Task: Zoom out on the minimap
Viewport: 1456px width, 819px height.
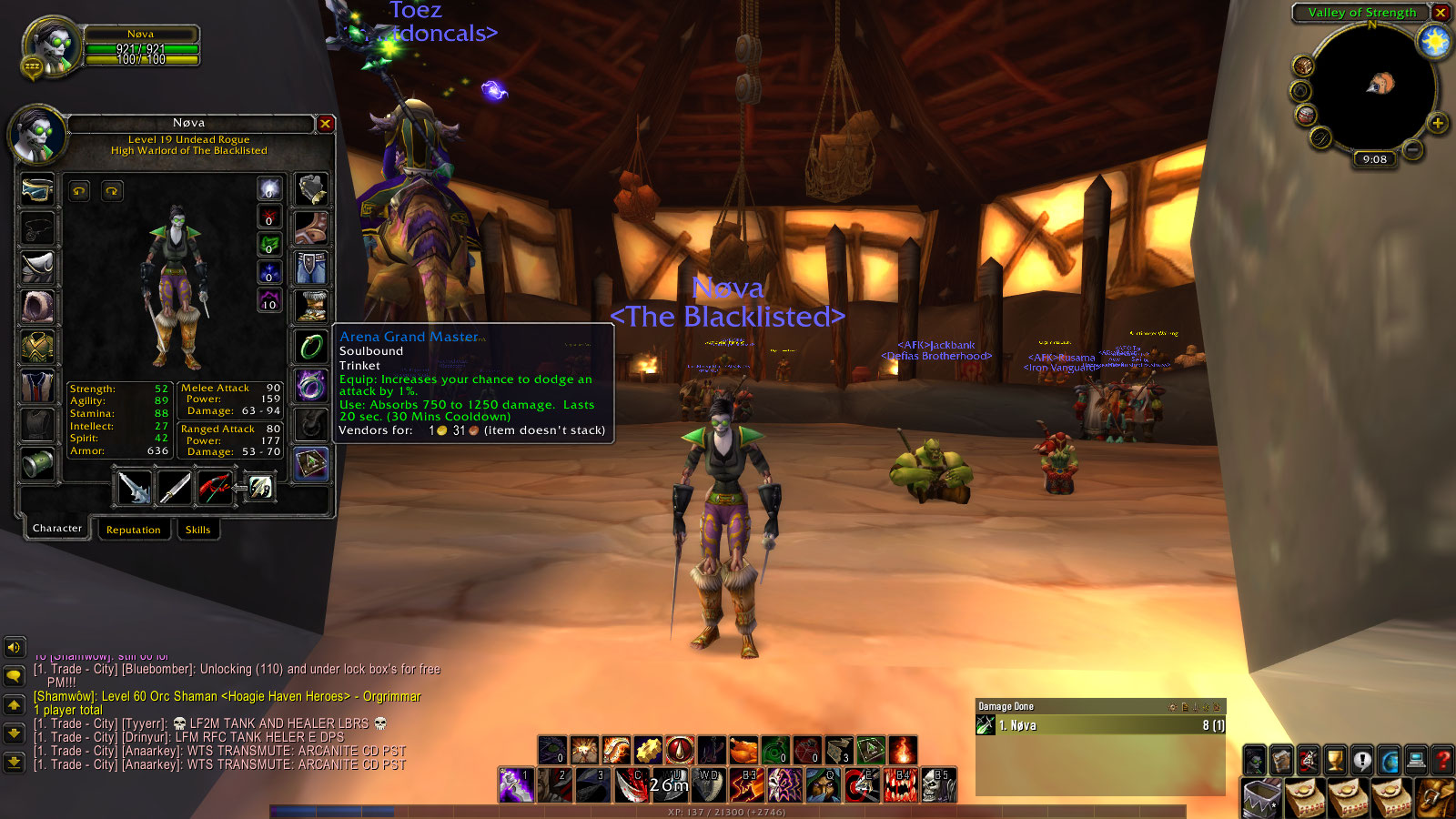Action: tap(1412, 148)
